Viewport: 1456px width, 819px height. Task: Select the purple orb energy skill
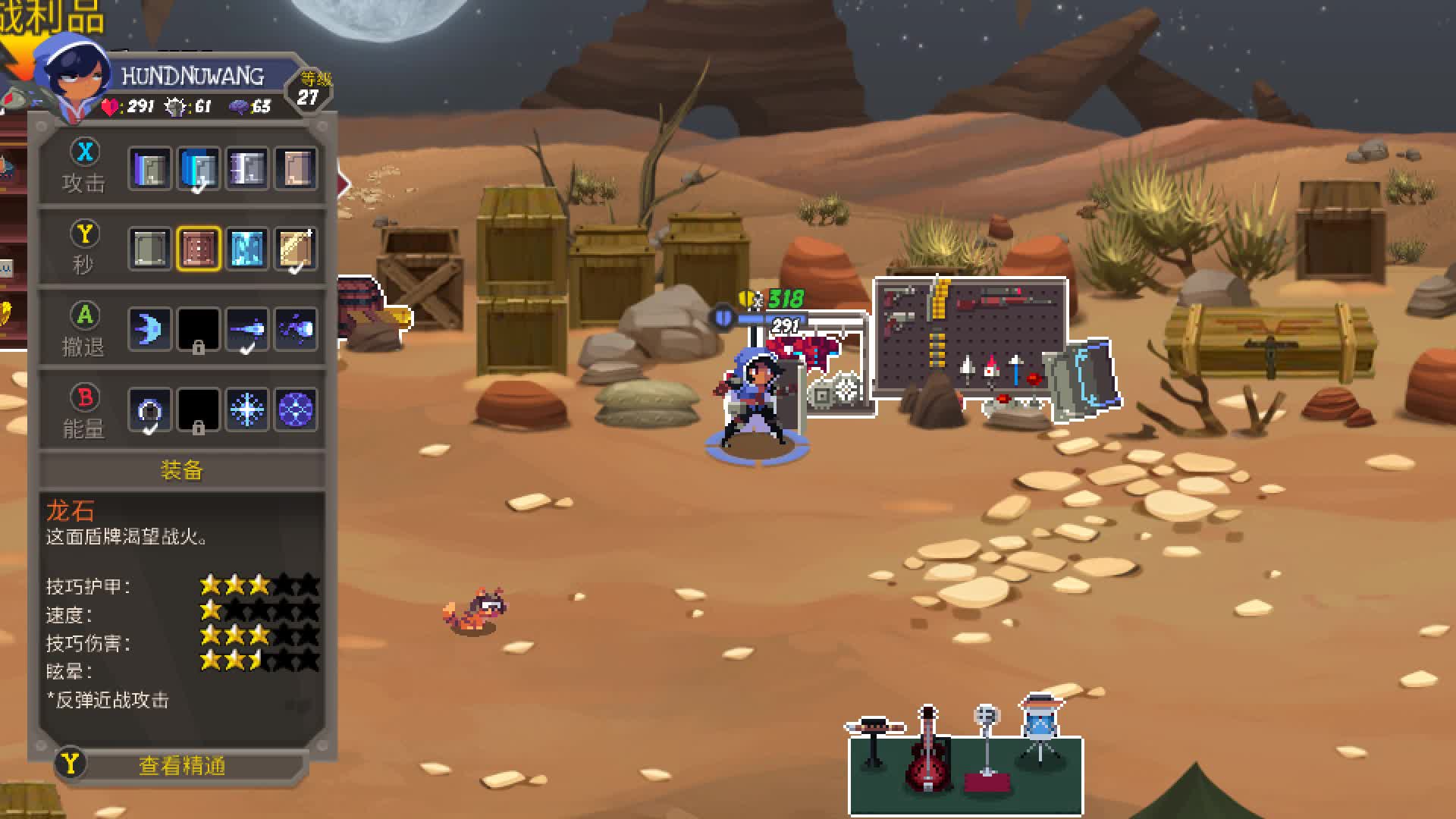(x=296, y=410)
